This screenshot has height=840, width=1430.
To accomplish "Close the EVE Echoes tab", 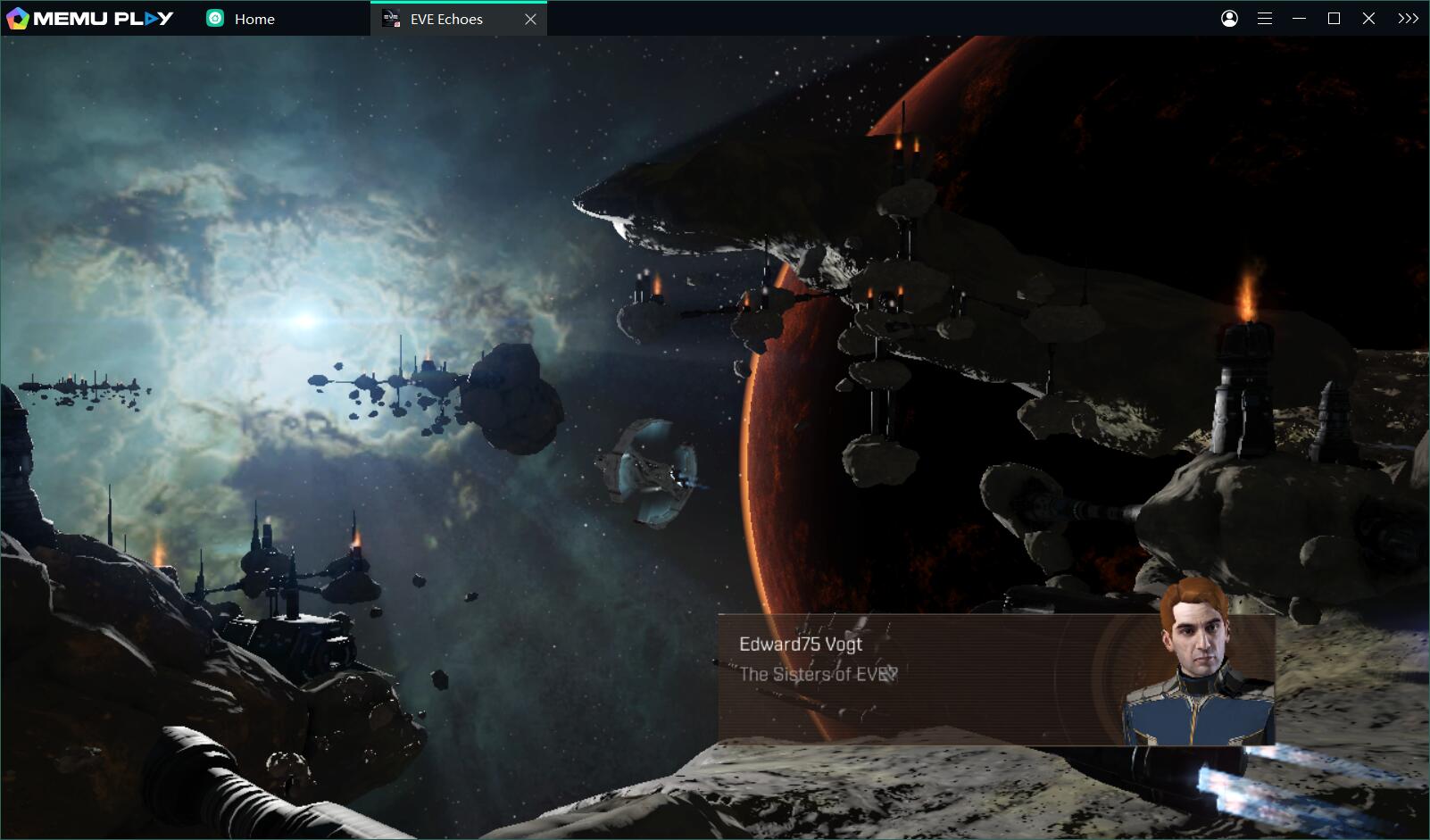I will pos(530,19).
